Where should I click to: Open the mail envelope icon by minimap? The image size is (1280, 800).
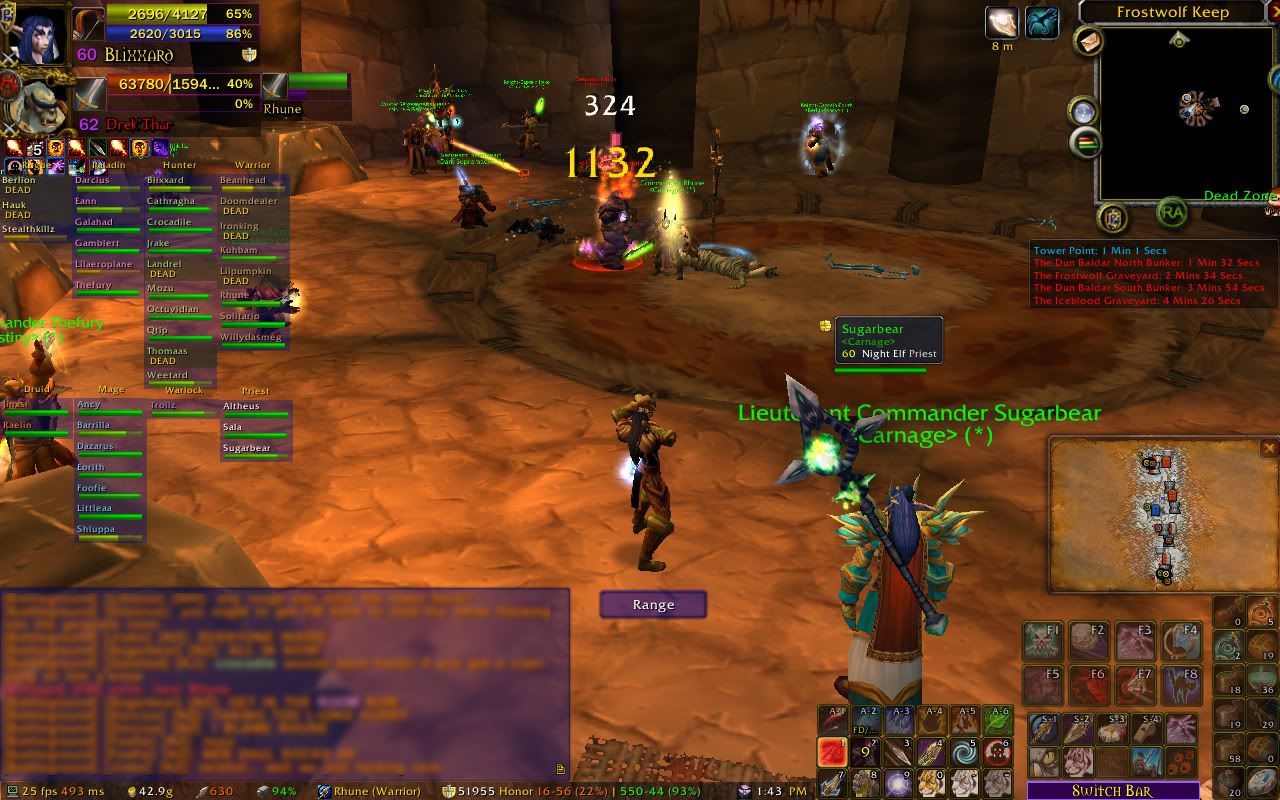1088,41
